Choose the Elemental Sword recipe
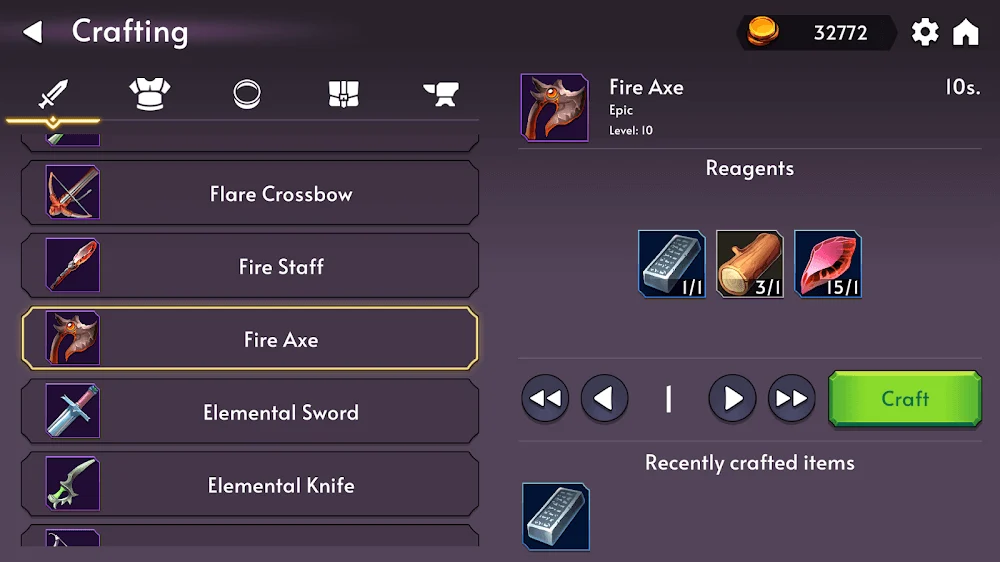 (x=250, y=413)
